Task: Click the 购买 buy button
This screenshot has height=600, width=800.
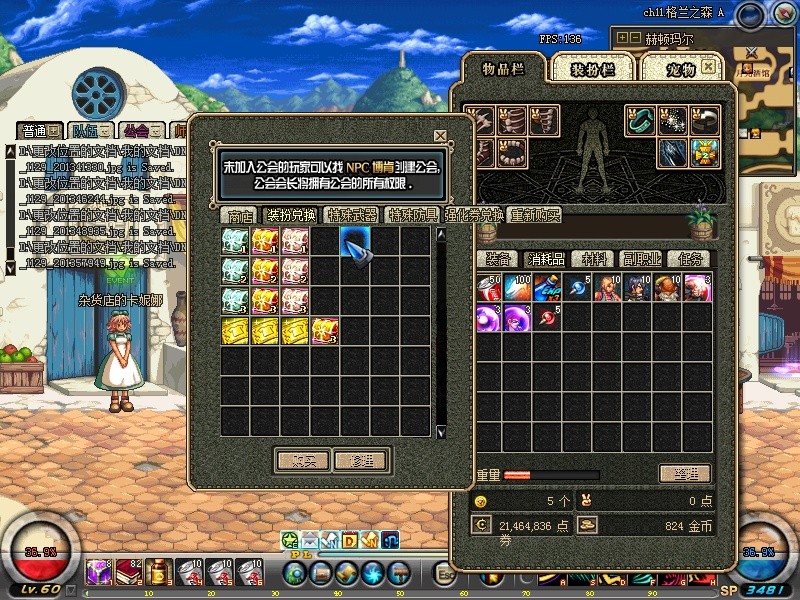Action: (x=303, y=461)
